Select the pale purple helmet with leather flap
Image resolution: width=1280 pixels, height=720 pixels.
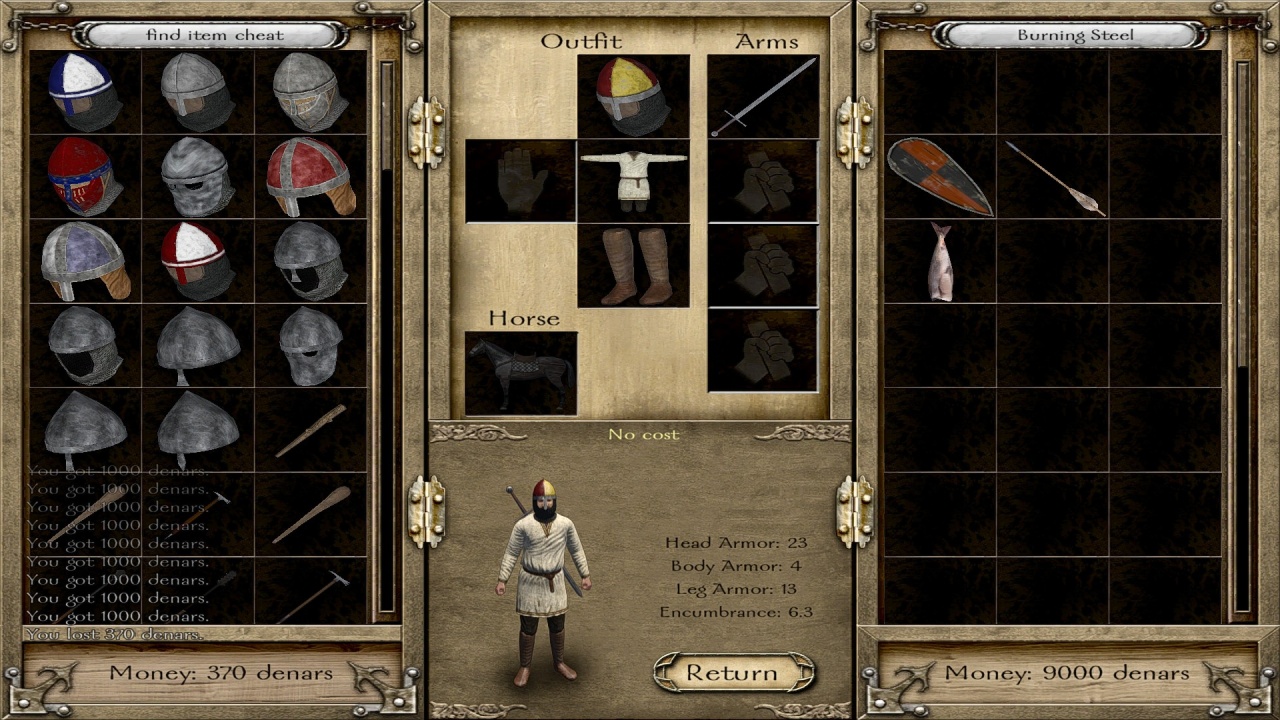click(85, 261)
